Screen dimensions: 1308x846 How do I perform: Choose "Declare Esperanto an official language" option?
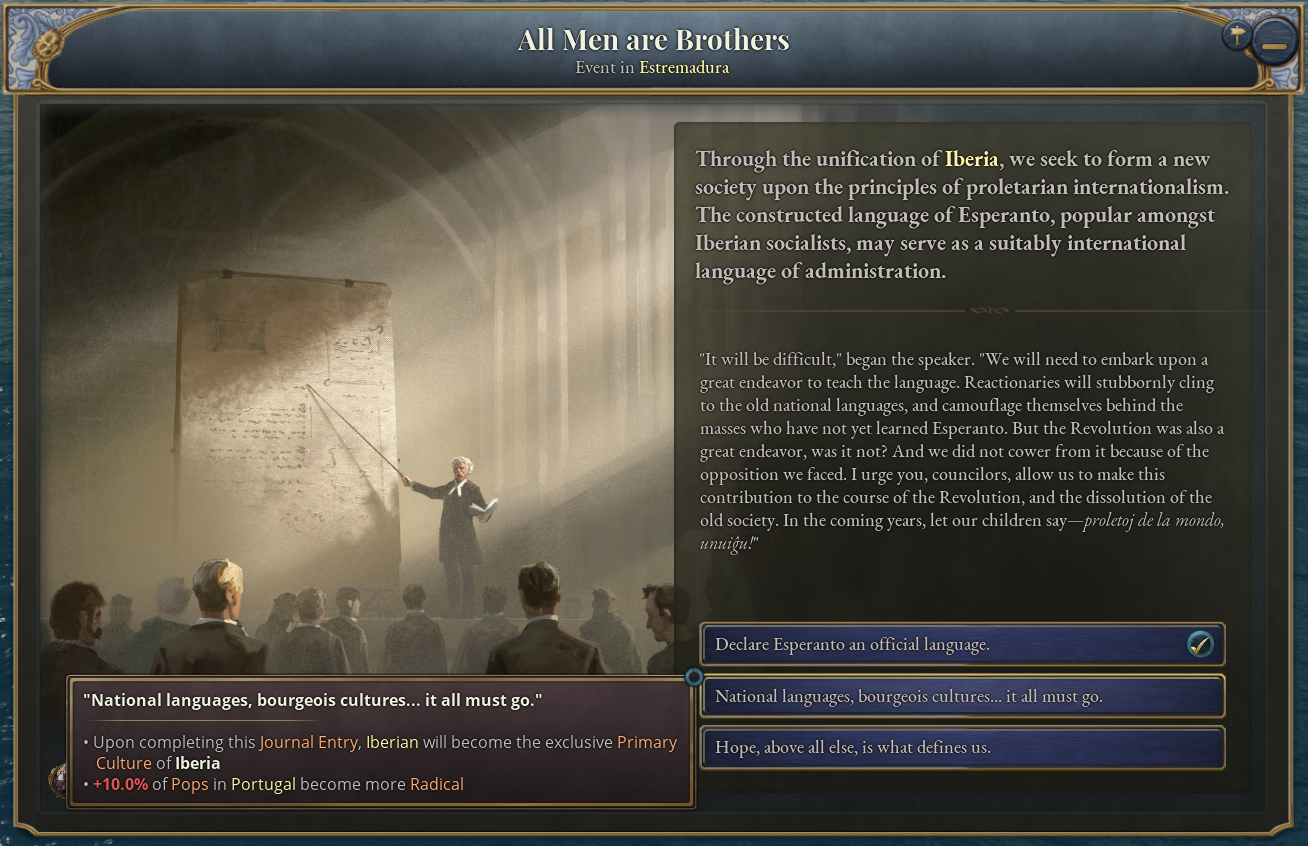(x=962, y=645)
